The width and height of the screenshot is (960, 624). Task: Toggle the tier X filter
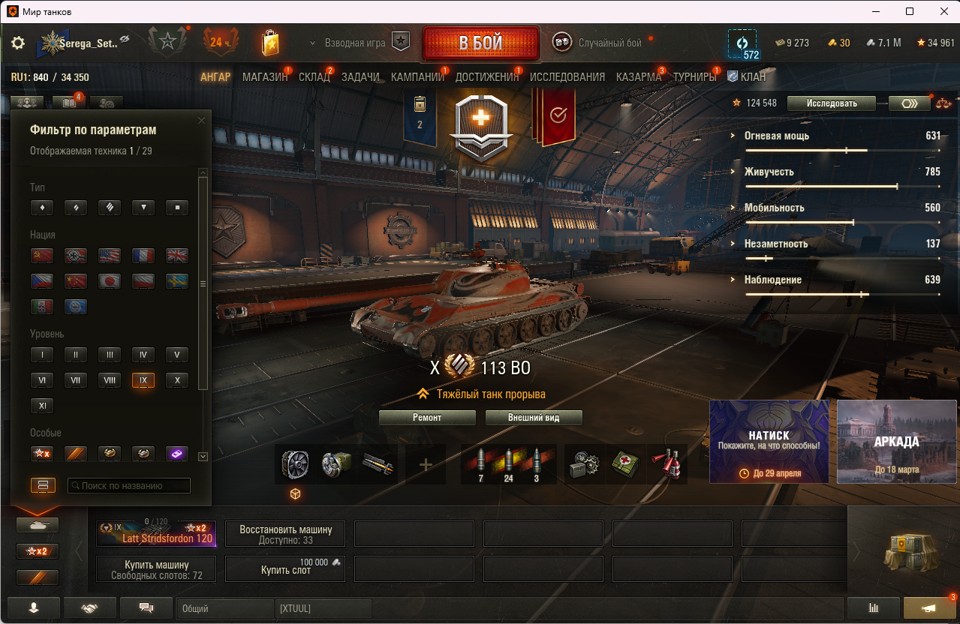click(x=176, y=380)
